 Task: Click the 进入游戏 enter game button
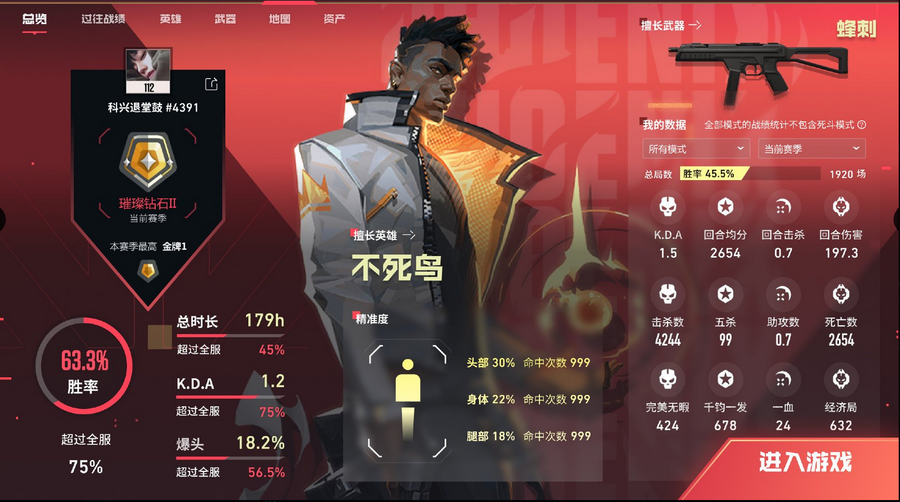pyautogui.click(x=805, y=462)
